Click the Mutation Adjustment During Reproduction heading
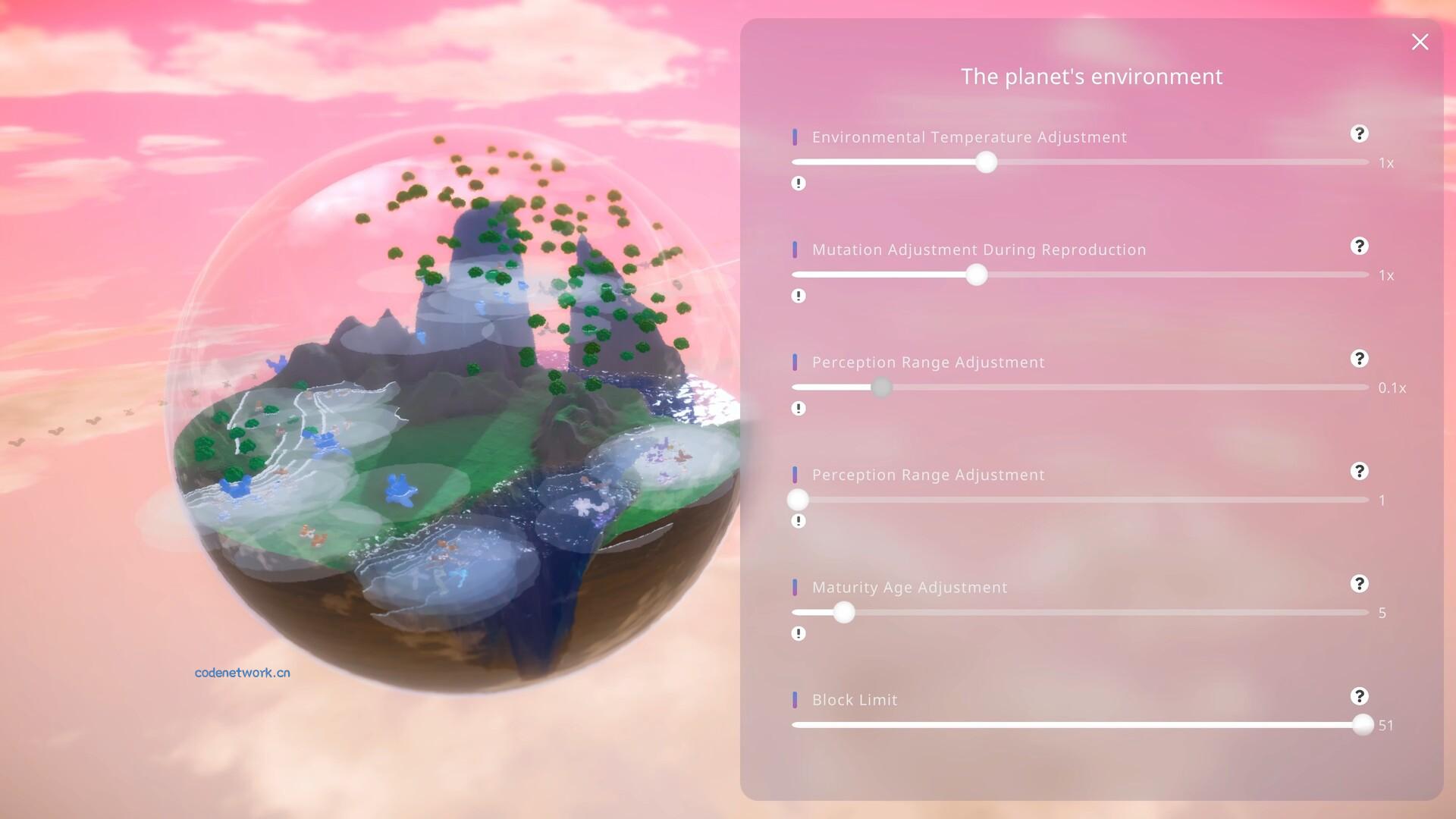This screenshot has width=1456, height=819. [979, 249]
